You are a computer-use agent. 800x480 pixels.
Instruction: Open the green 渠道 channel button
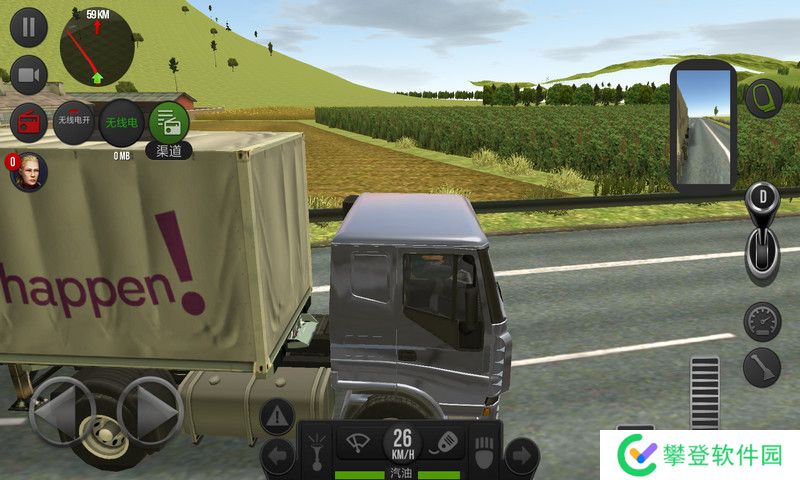169,123
